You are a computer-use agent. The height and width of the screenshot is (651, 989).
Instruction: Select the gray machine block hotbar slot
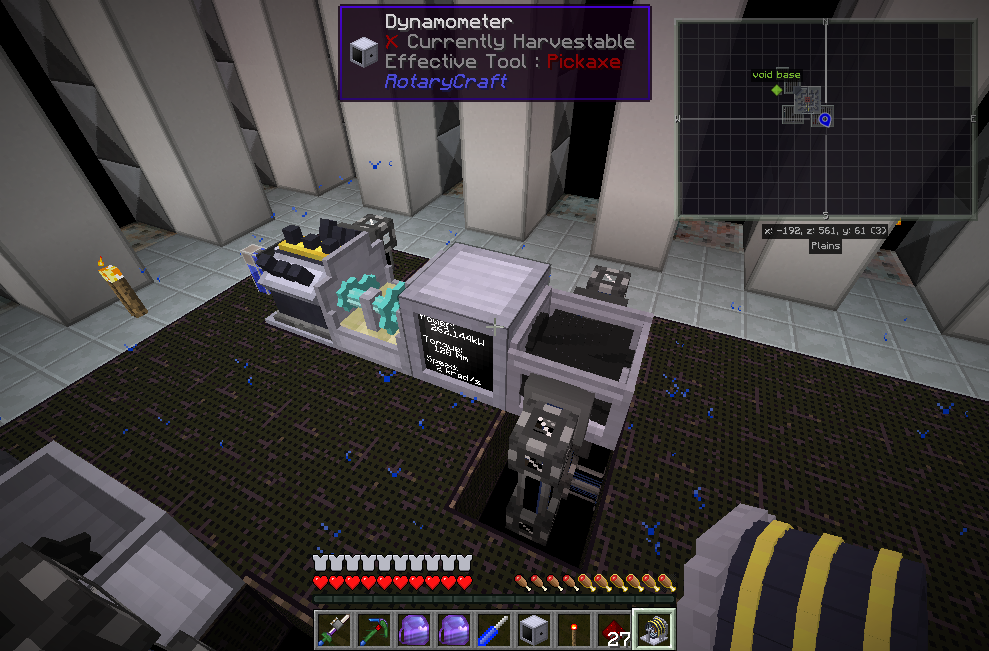click(x=534, y=630)
